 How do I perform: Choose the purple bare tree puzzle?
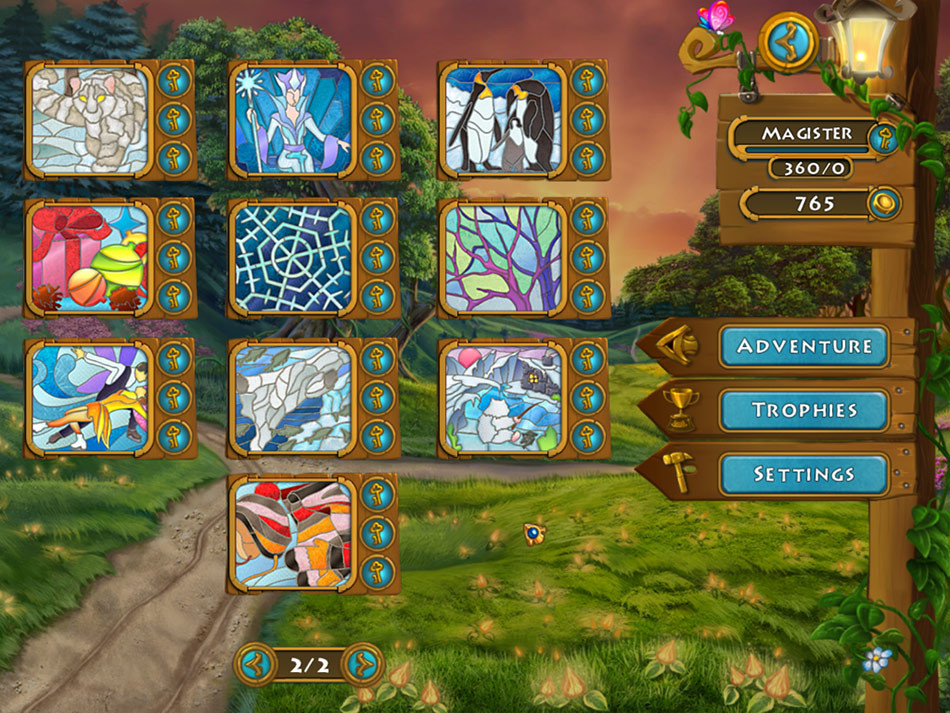click(504, 258)
